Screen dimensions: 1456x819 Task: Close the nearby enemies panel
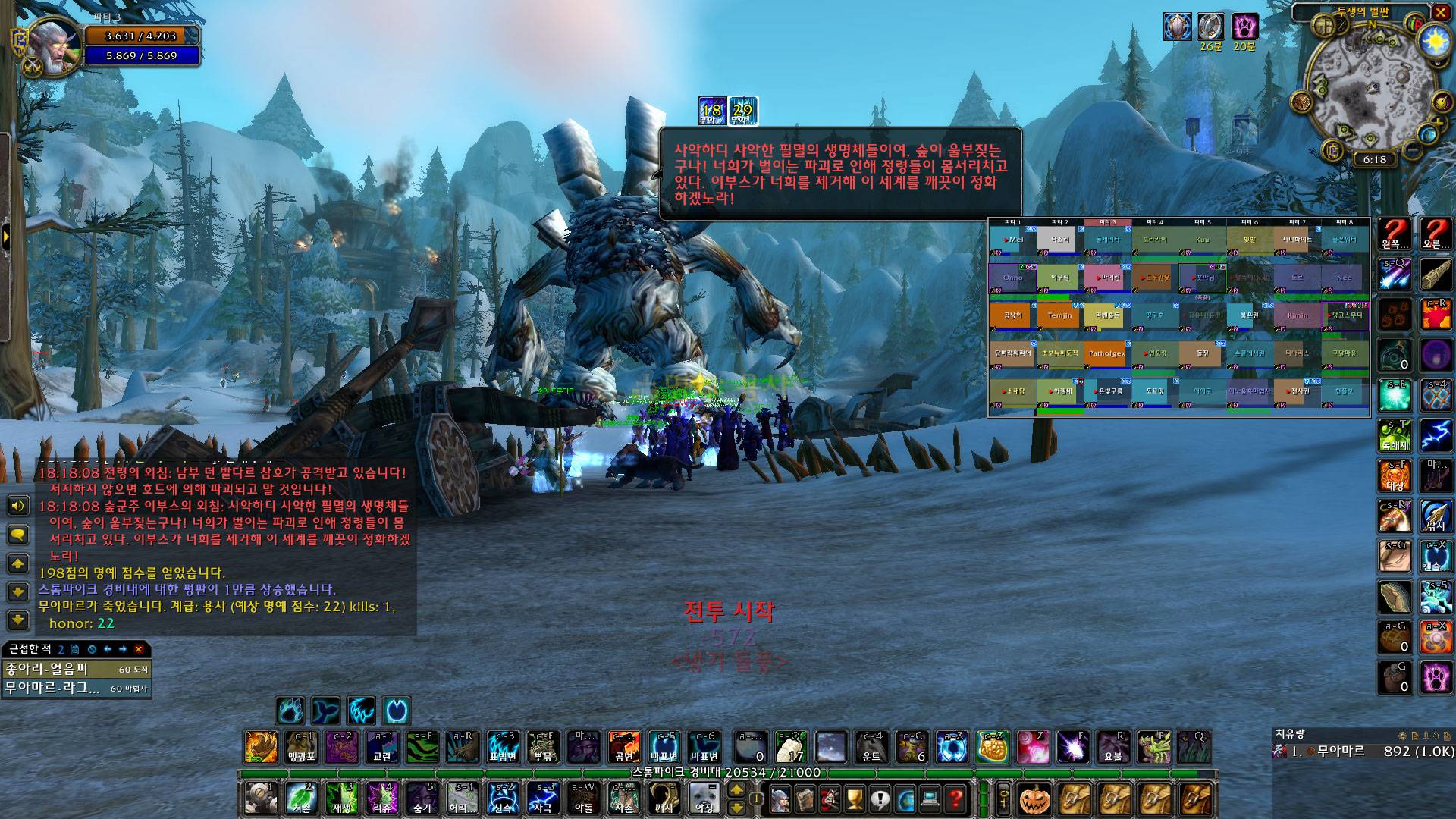click(x=139, y=649)
